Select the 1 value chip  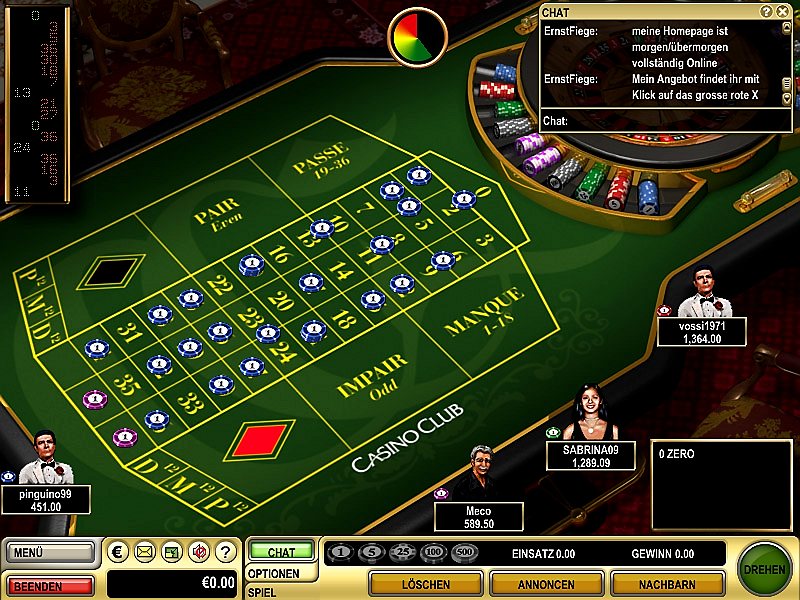[342, 552]
